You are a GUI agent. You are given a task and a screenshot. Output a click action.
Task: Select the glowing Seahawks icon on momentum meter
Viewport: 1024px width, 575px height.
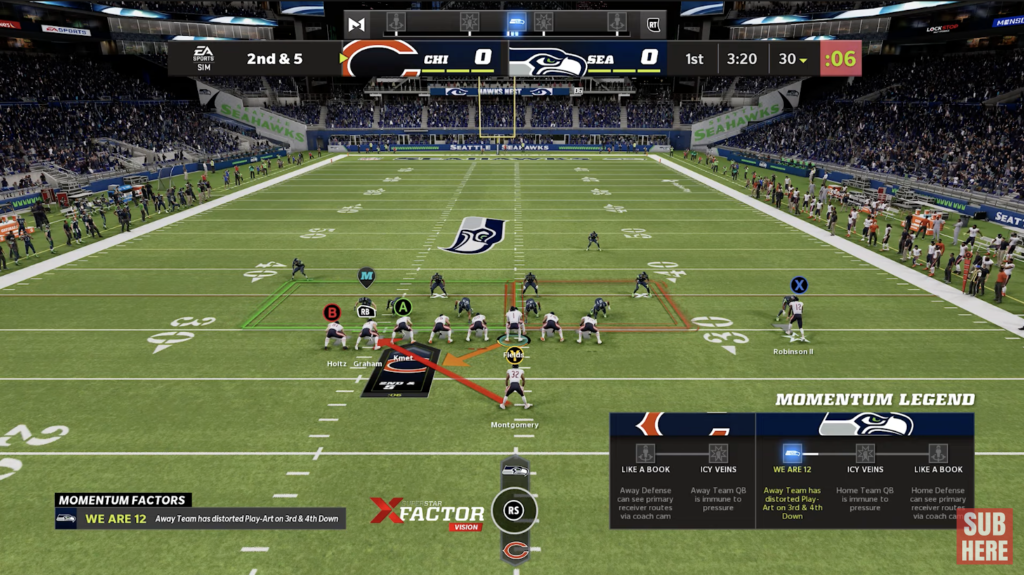[516, 22]
